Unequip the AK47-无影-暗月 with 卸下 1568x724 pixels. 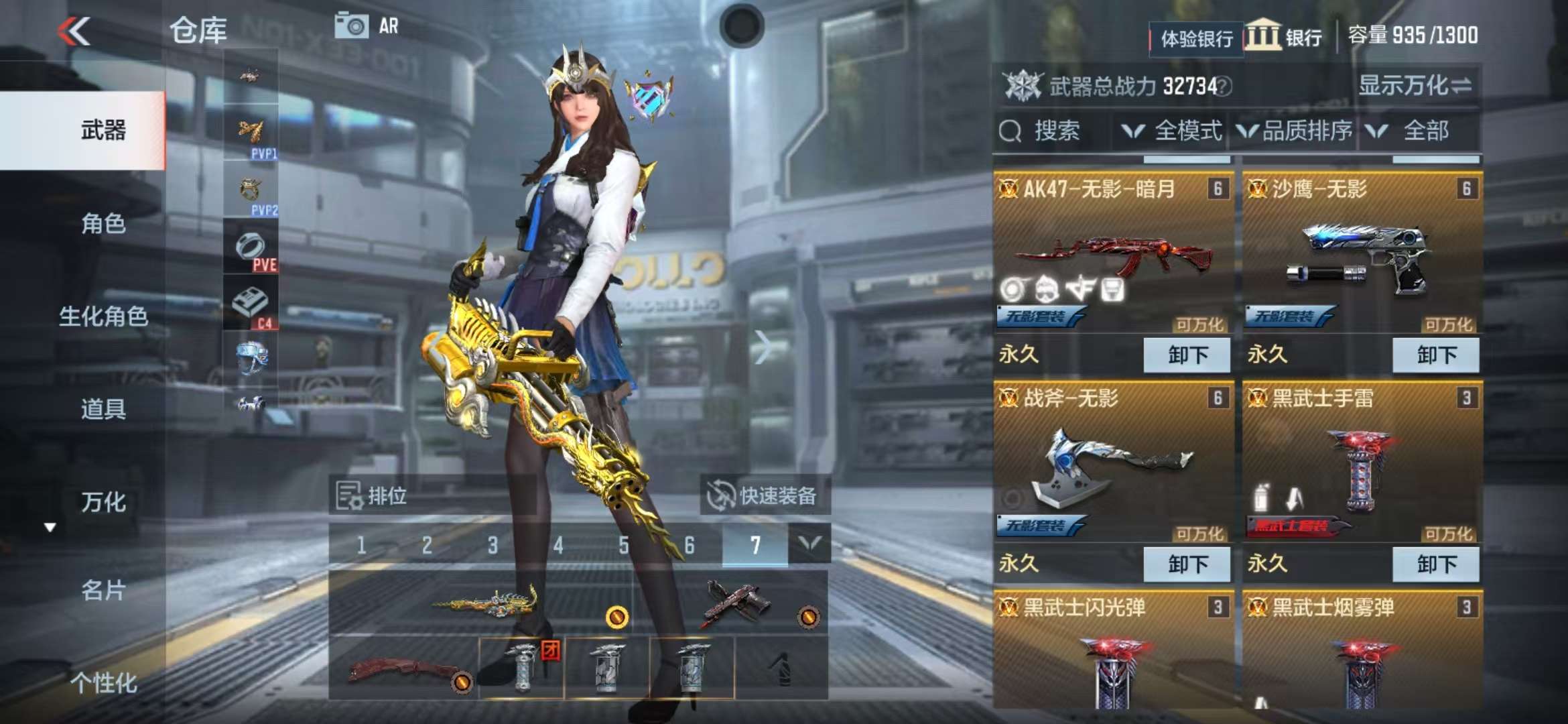click(1187, 355)
